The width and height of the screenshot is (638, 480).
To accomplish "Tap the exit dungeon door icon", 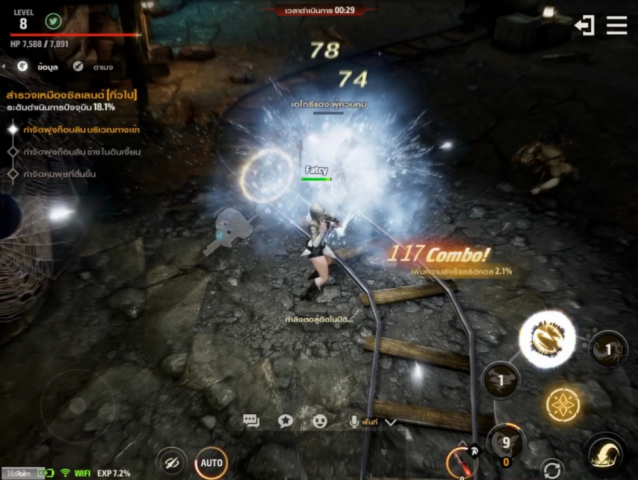I will pyautogui.click(x=585, y=25).
